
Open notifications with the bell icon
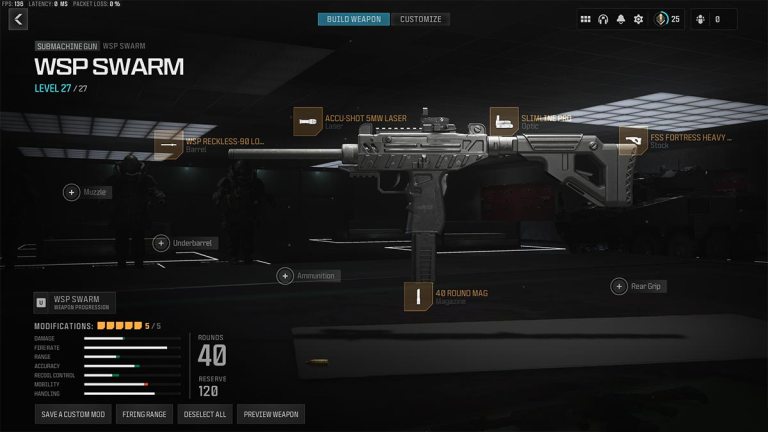point(621,19)
